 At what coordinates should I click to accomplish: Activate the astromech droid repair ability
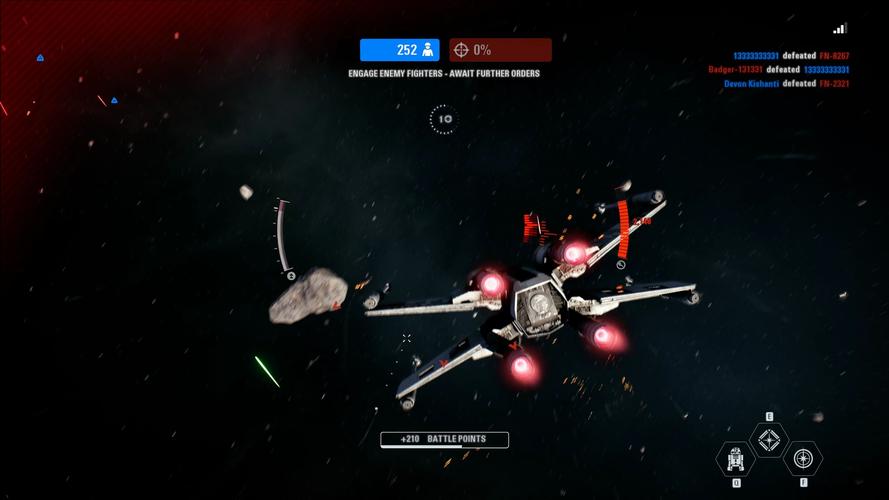(x=735, y=459)
